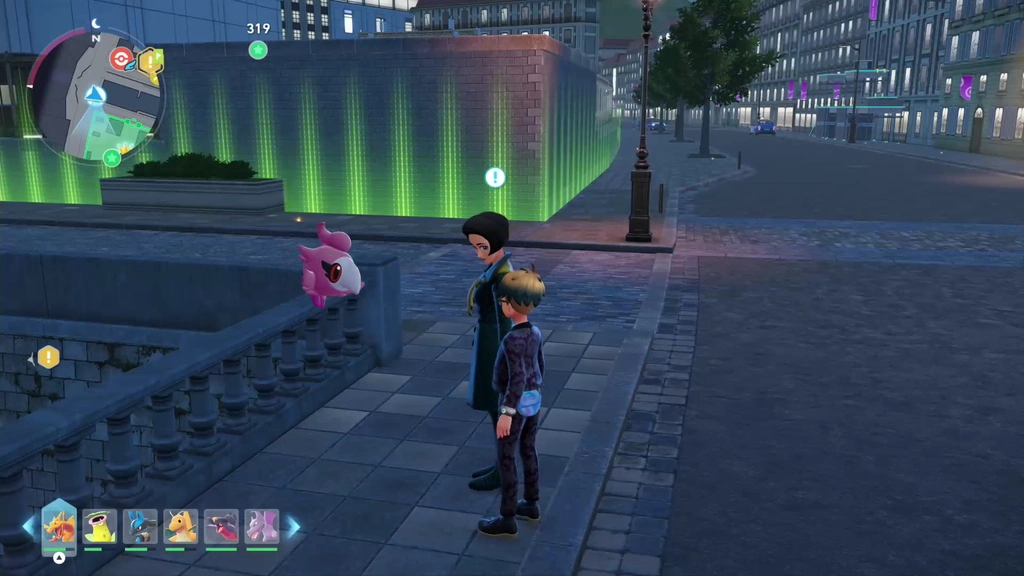Pick the Dragonite party slot
The width and height of the screenshot is (1024, 576).
pyautogui.click(x=181, y=526)
